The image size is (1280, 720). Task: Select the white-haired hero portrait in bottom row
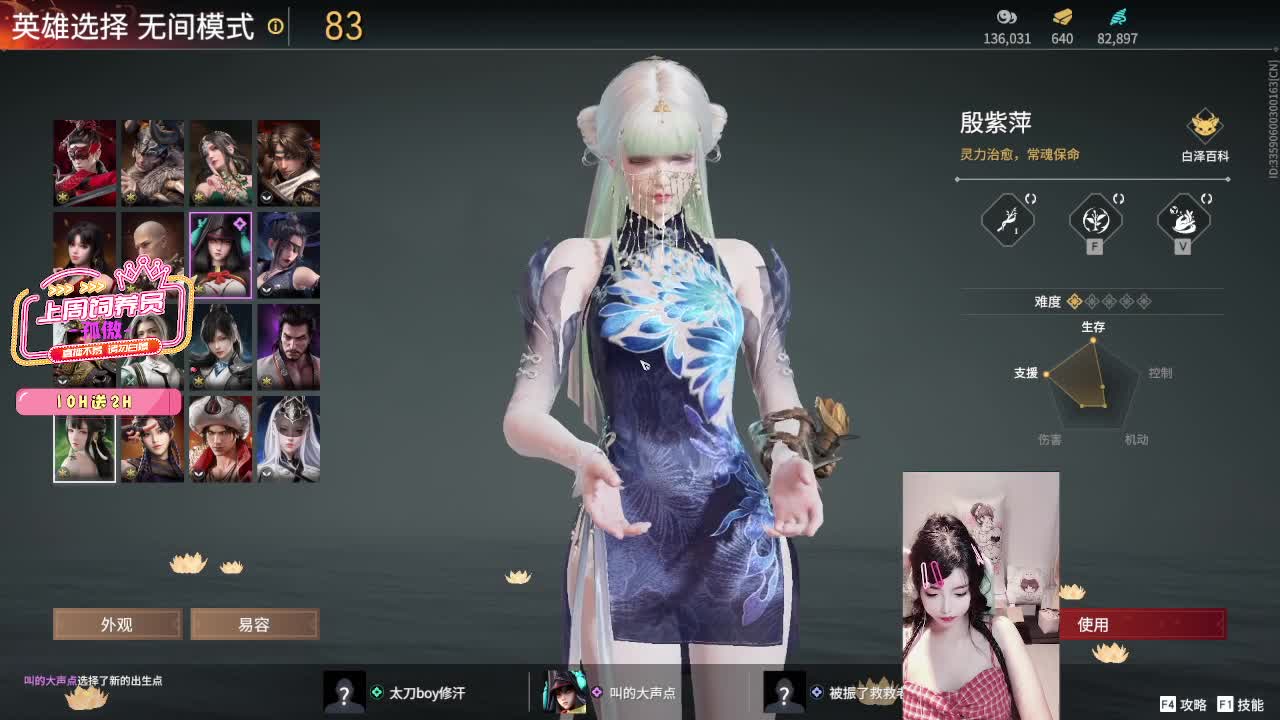click(x=288, y=440)
